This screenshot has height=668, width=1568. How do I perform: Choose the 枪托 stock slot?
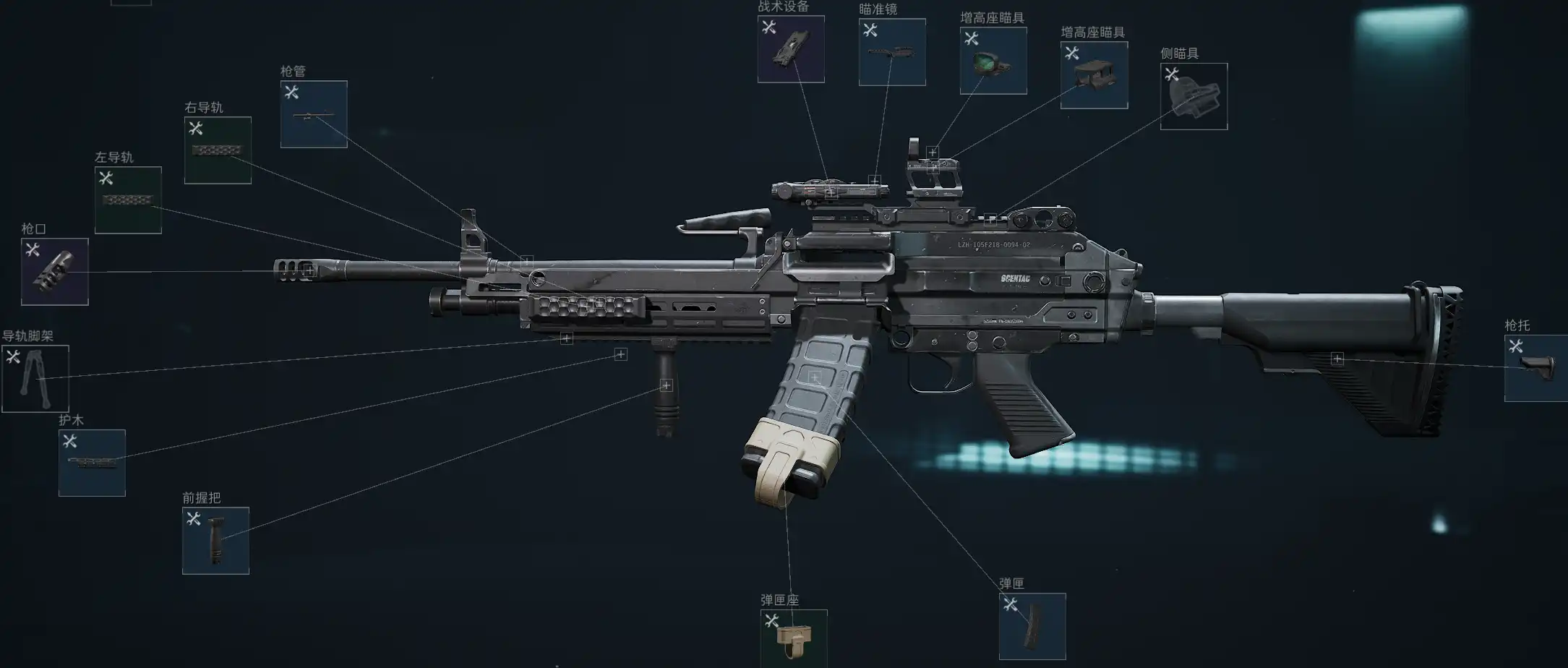1536,368
